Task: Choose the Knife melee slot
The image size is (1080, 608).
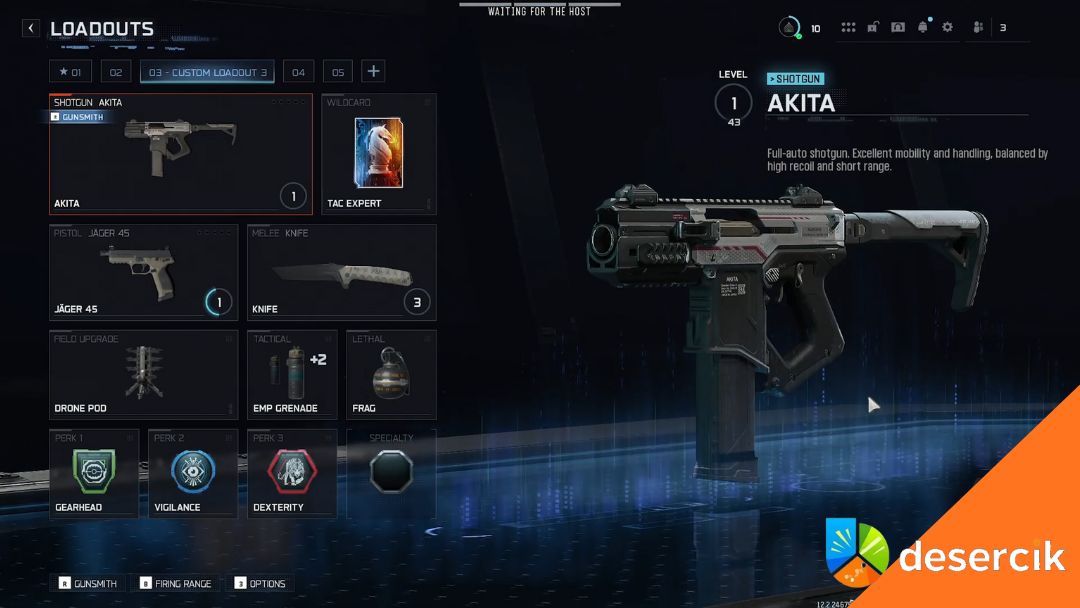Action: pyautogui.click(x=341, y=272)
